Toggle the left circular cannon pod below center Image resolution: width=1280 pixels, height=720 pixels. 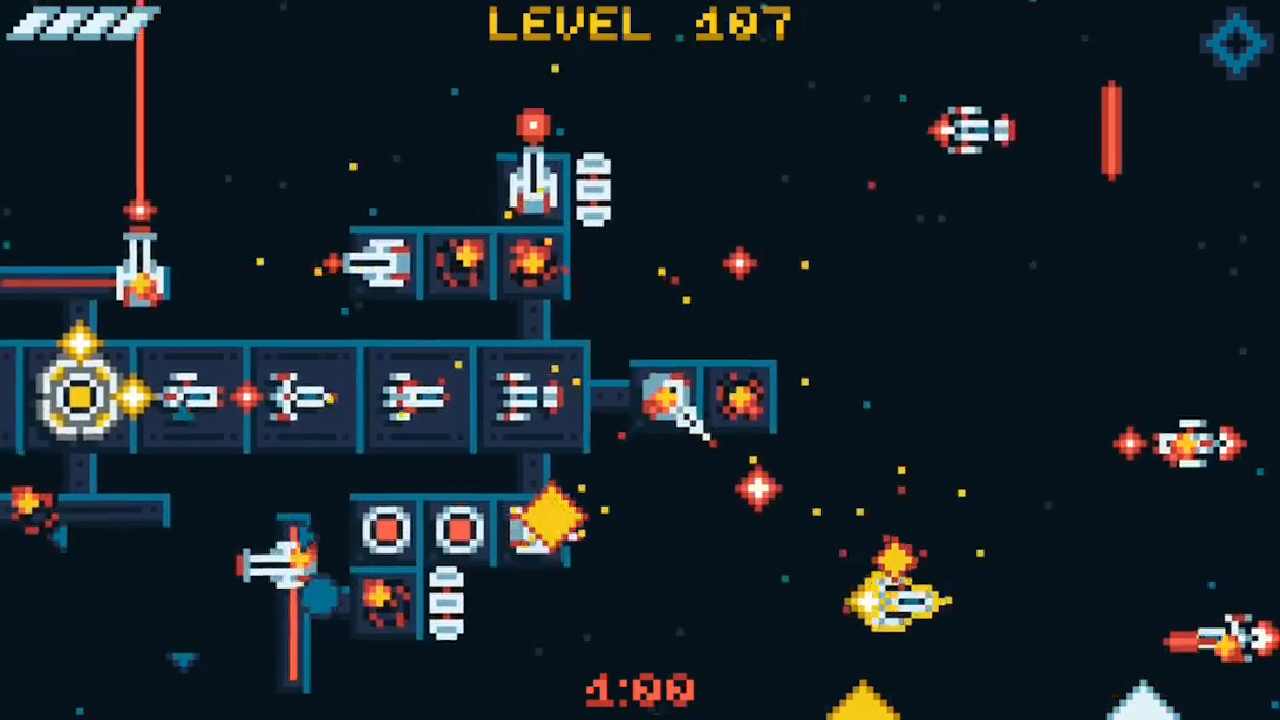tap(388, 530)
